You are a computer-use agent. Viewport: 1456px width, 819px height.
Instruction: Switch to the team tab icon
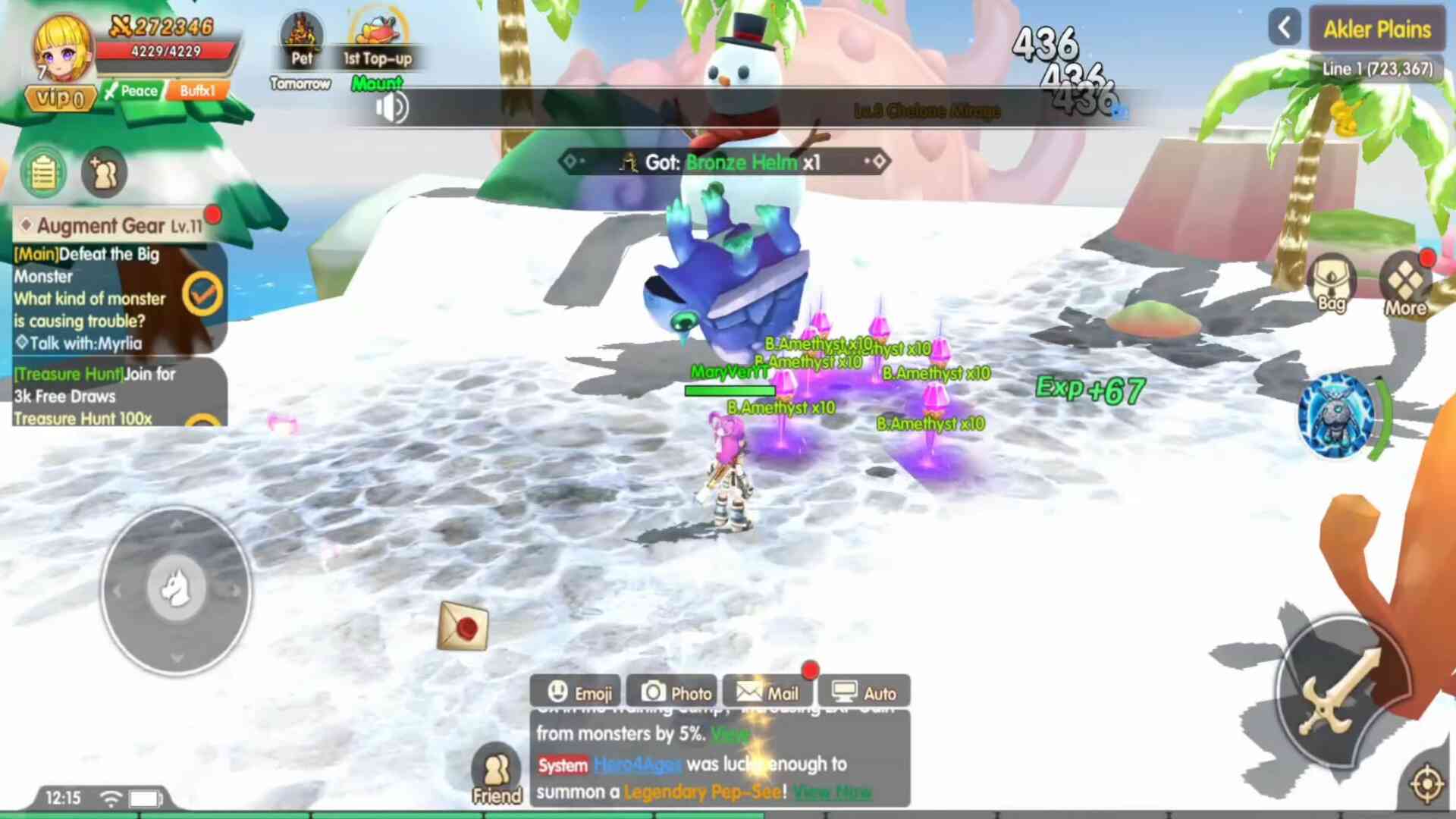(x=104, y=173)
